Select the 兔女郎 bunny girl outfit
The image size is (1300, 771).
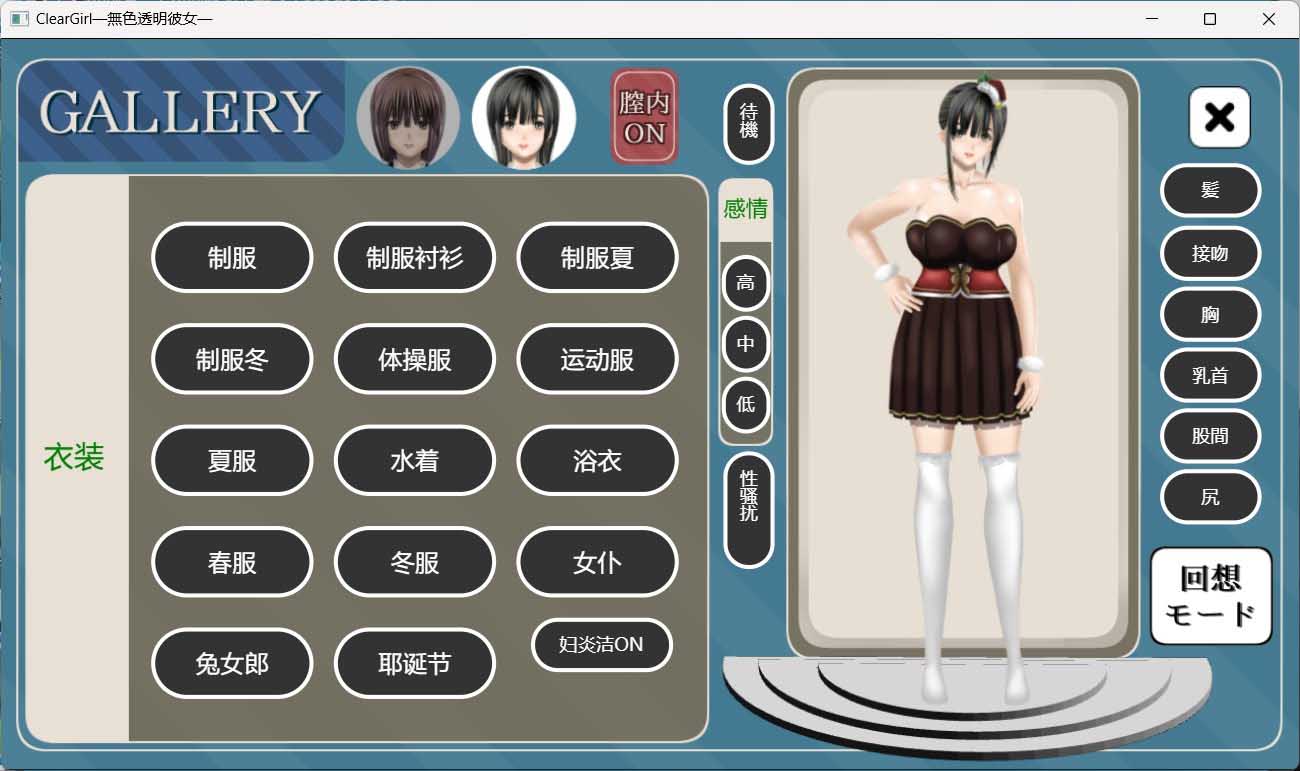(x=232, y=663)
